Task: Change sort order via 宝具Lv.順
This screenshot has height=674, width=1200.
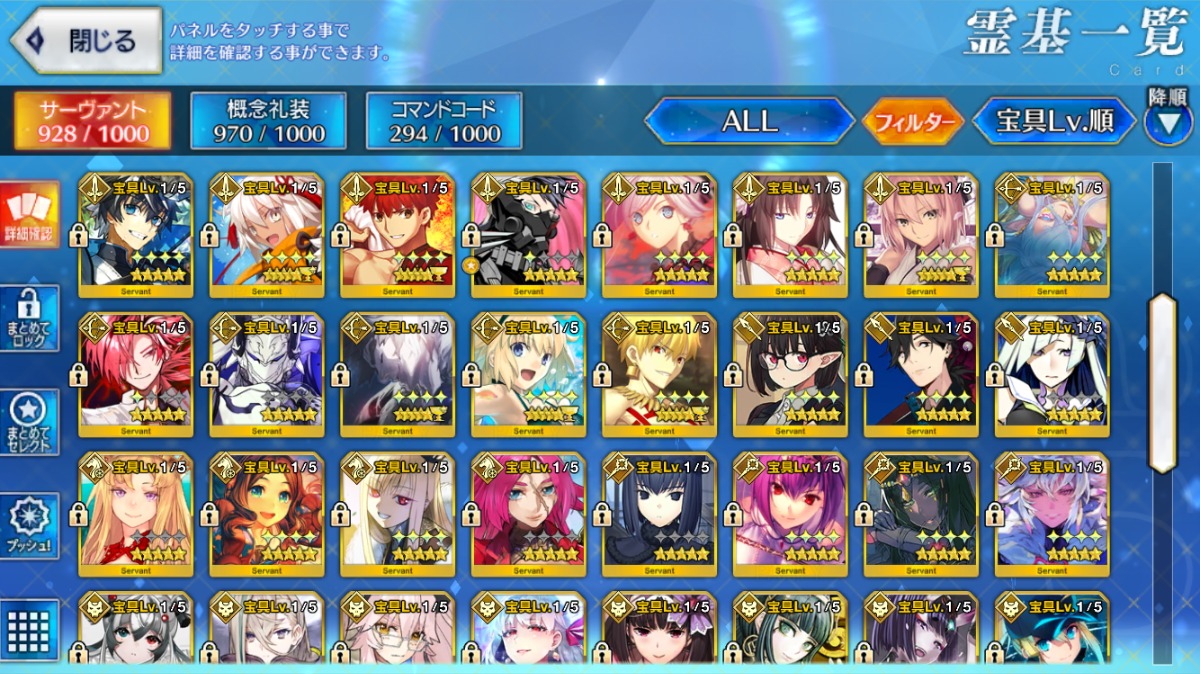Action: point(1055,121)
